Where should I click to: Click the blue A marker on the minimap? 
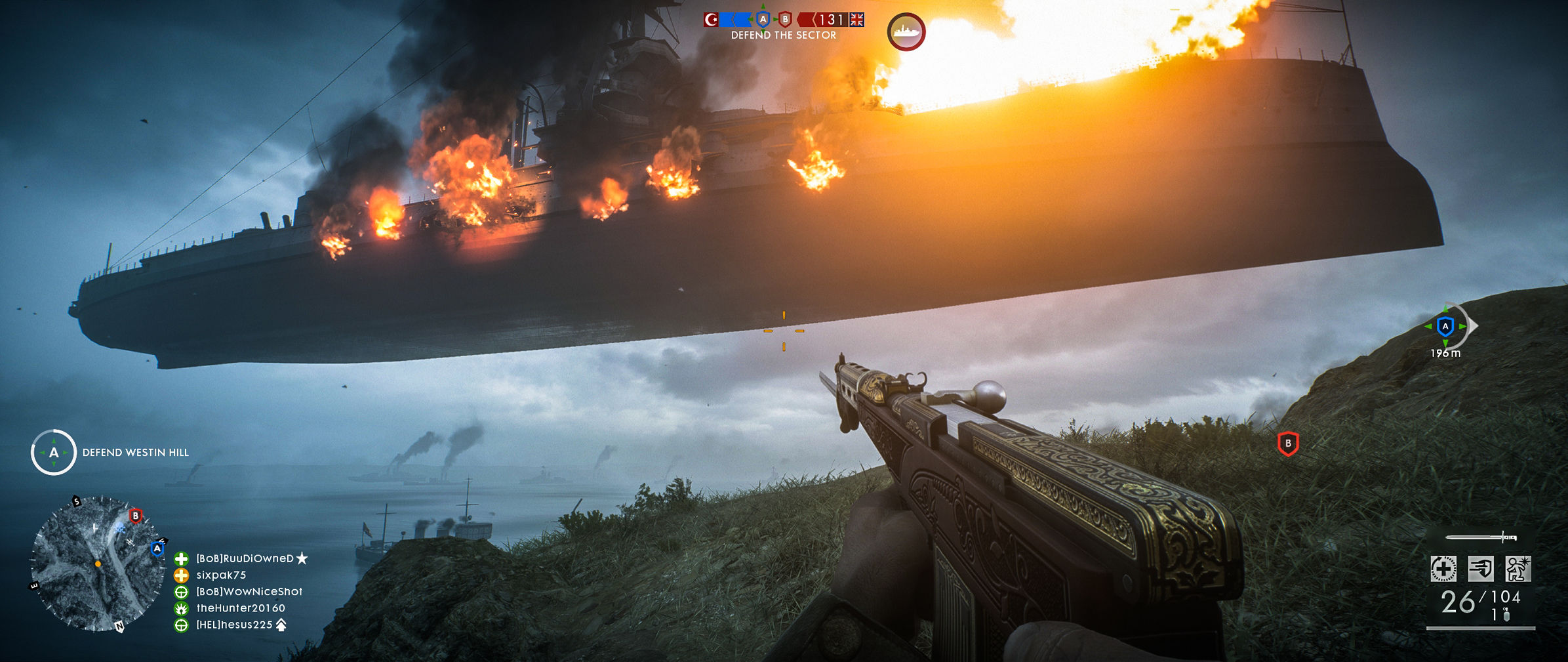[157, 548]
